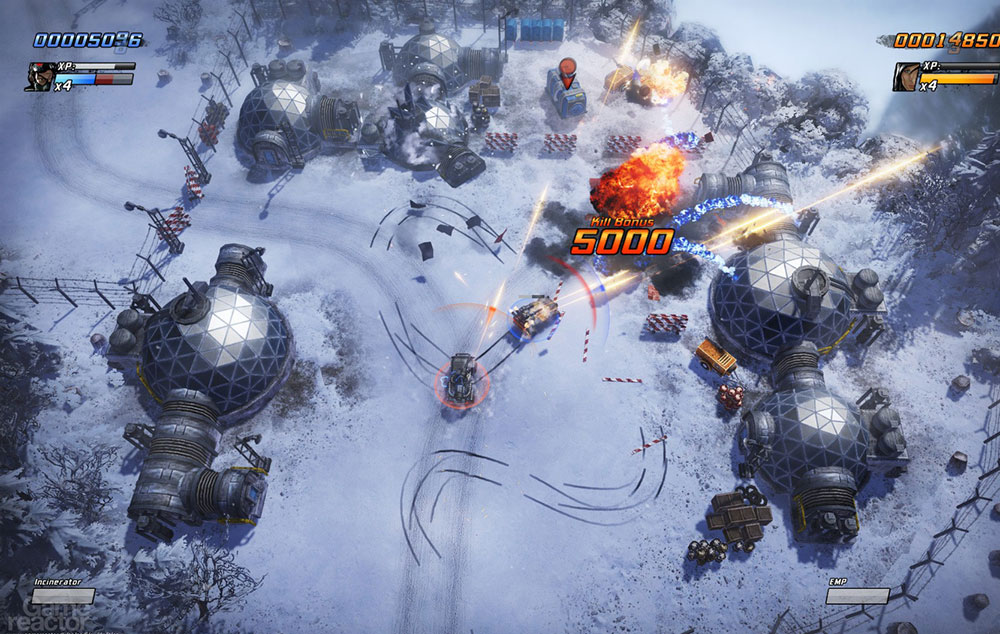This screenshot has width=1000, height=634.
Task: Activate the EMP special weapon slot
Action: [857, 596]
